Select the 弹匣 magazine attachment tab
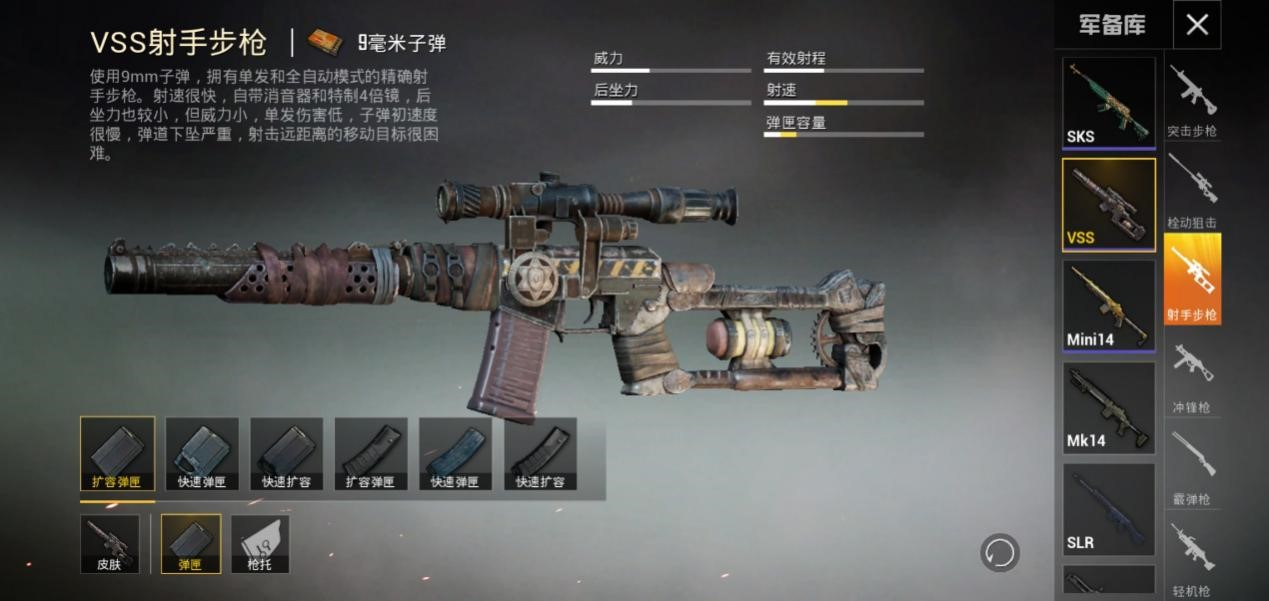 click(191, 544)
